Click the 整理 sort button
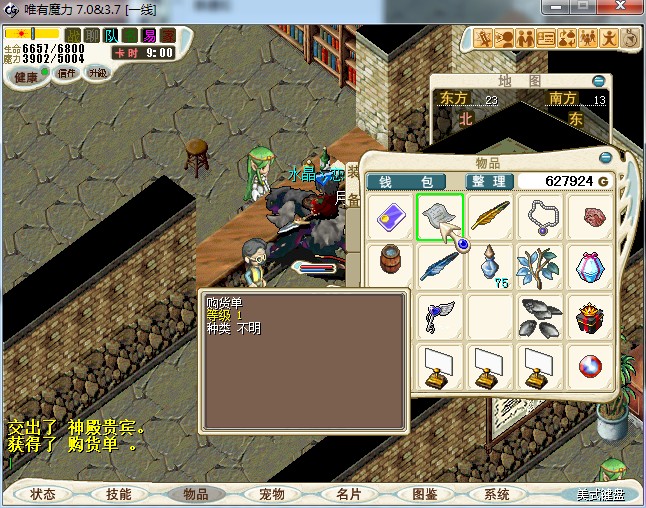 [x=490, y=181]
